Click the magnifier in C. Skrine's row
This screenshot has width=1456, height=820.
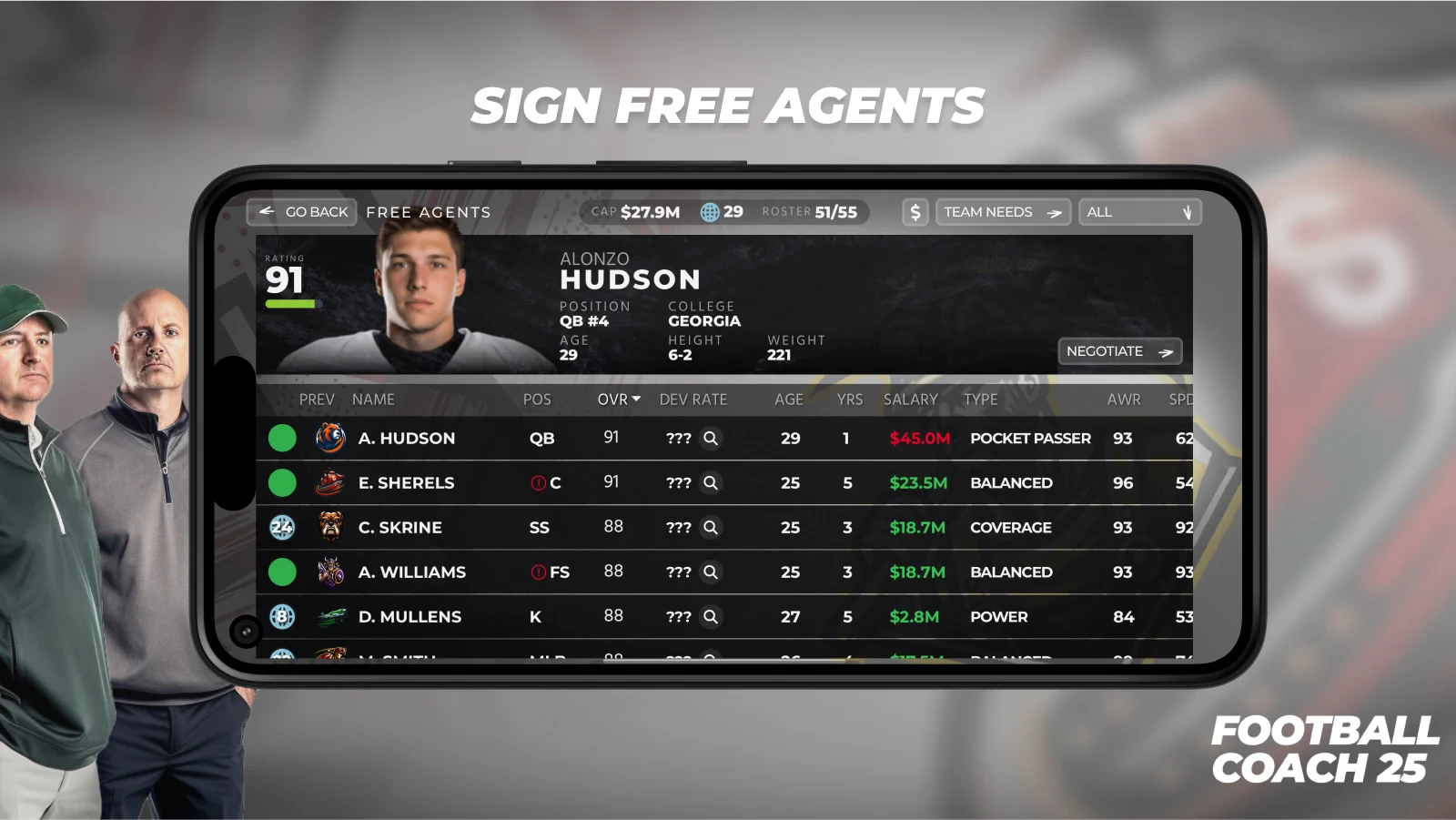tap(711, 528)
